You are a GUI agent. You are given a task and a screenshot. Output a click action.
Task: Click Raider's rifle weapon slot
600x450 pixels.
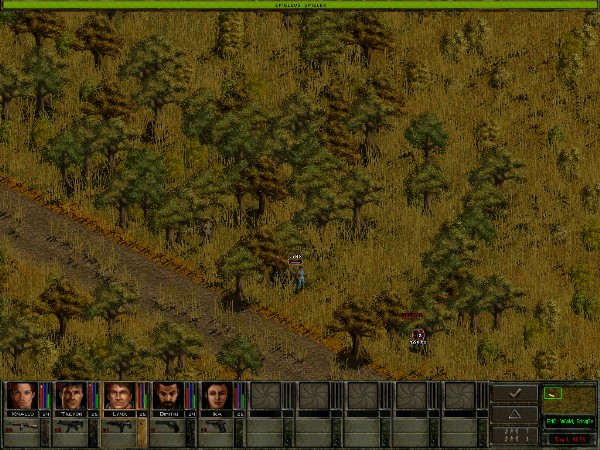[22, 428]
